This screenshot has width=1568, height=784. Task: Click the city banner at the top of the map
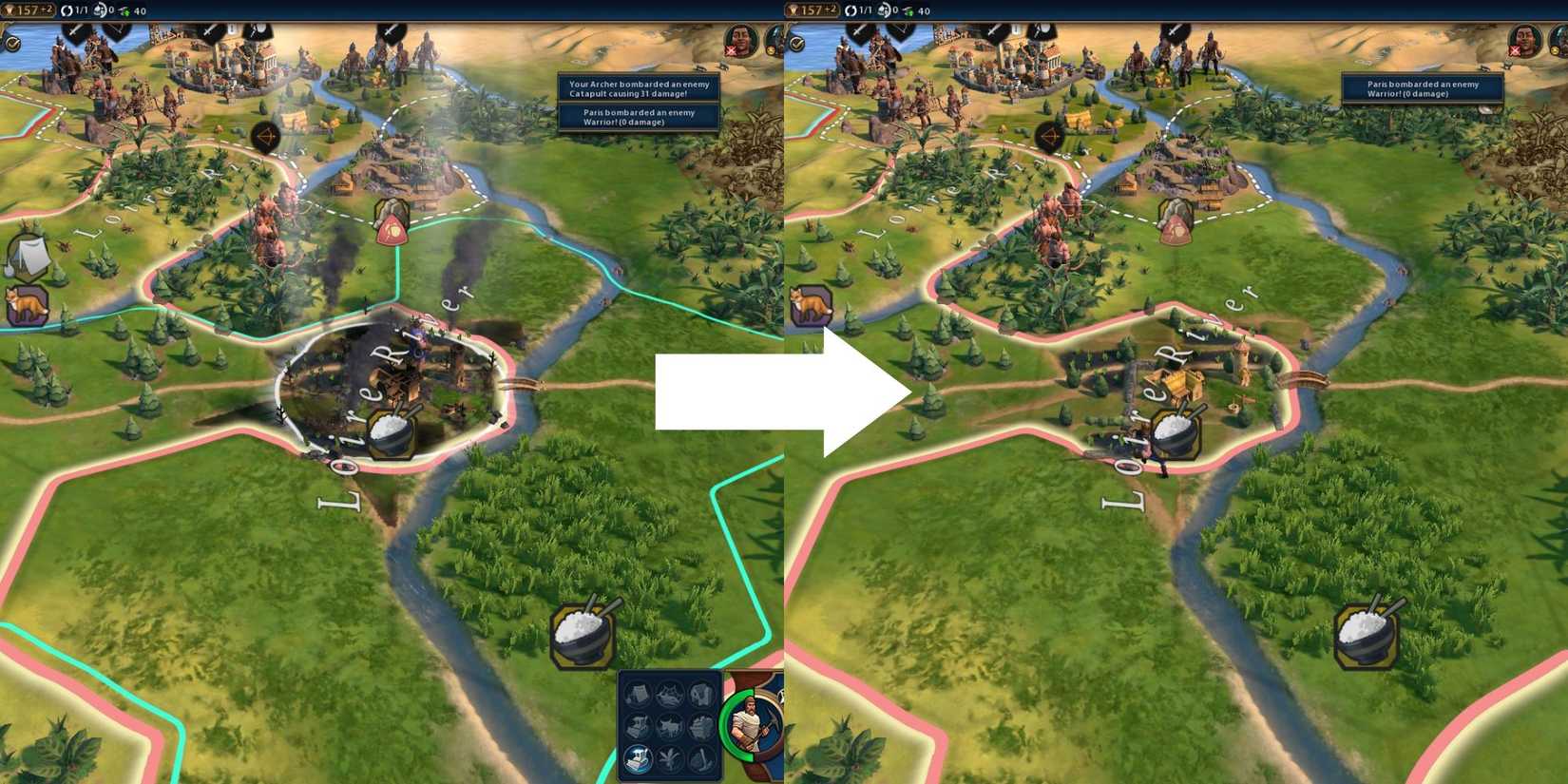click(x=230, y=28)
